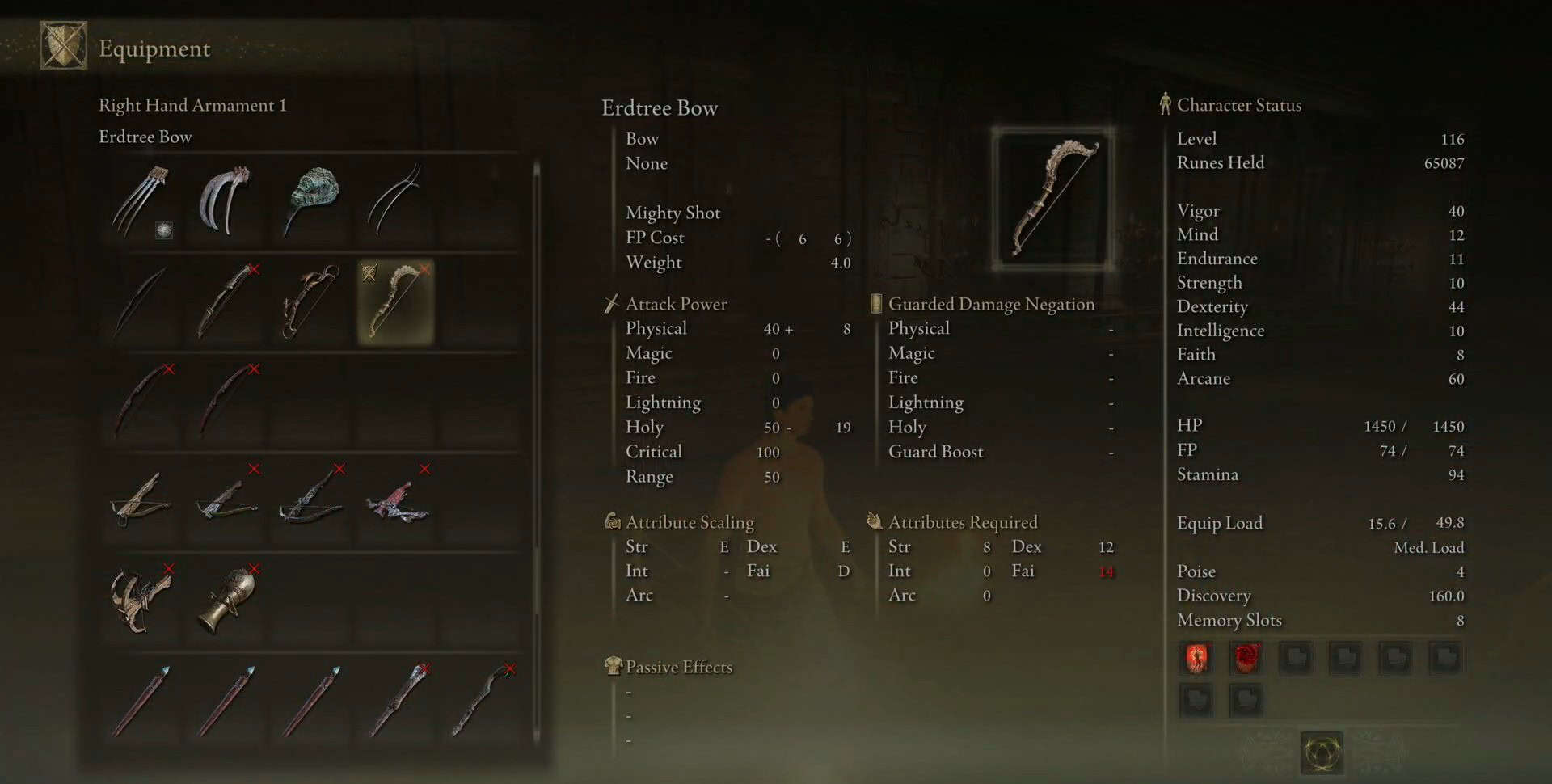Screen dimensions: 1552x784
Task: Select the highlighted Erdtree Bow slot
Action: [x=396, y=302]
